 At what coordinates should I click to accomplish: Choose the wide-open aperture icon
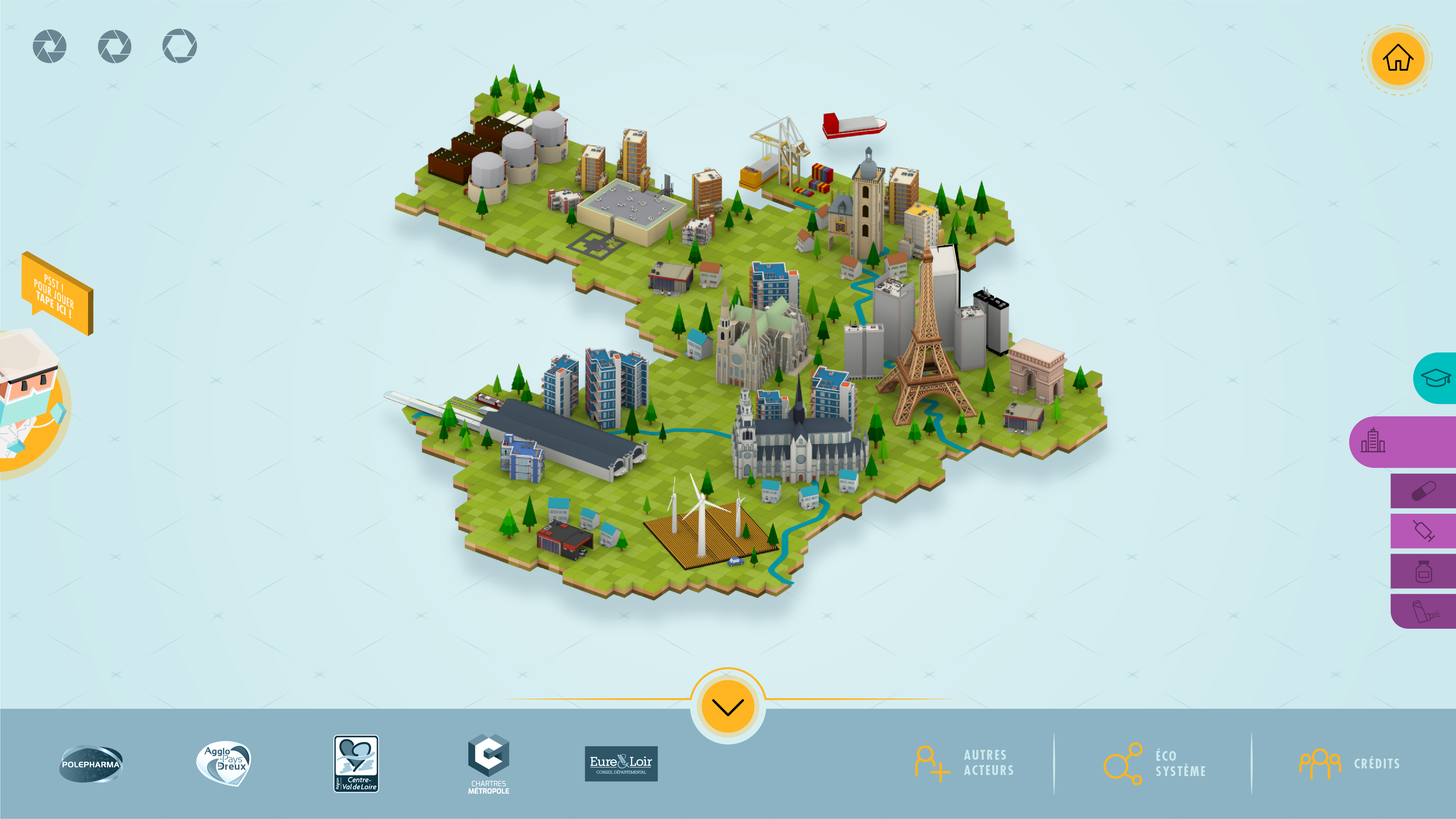coord(180,46)
